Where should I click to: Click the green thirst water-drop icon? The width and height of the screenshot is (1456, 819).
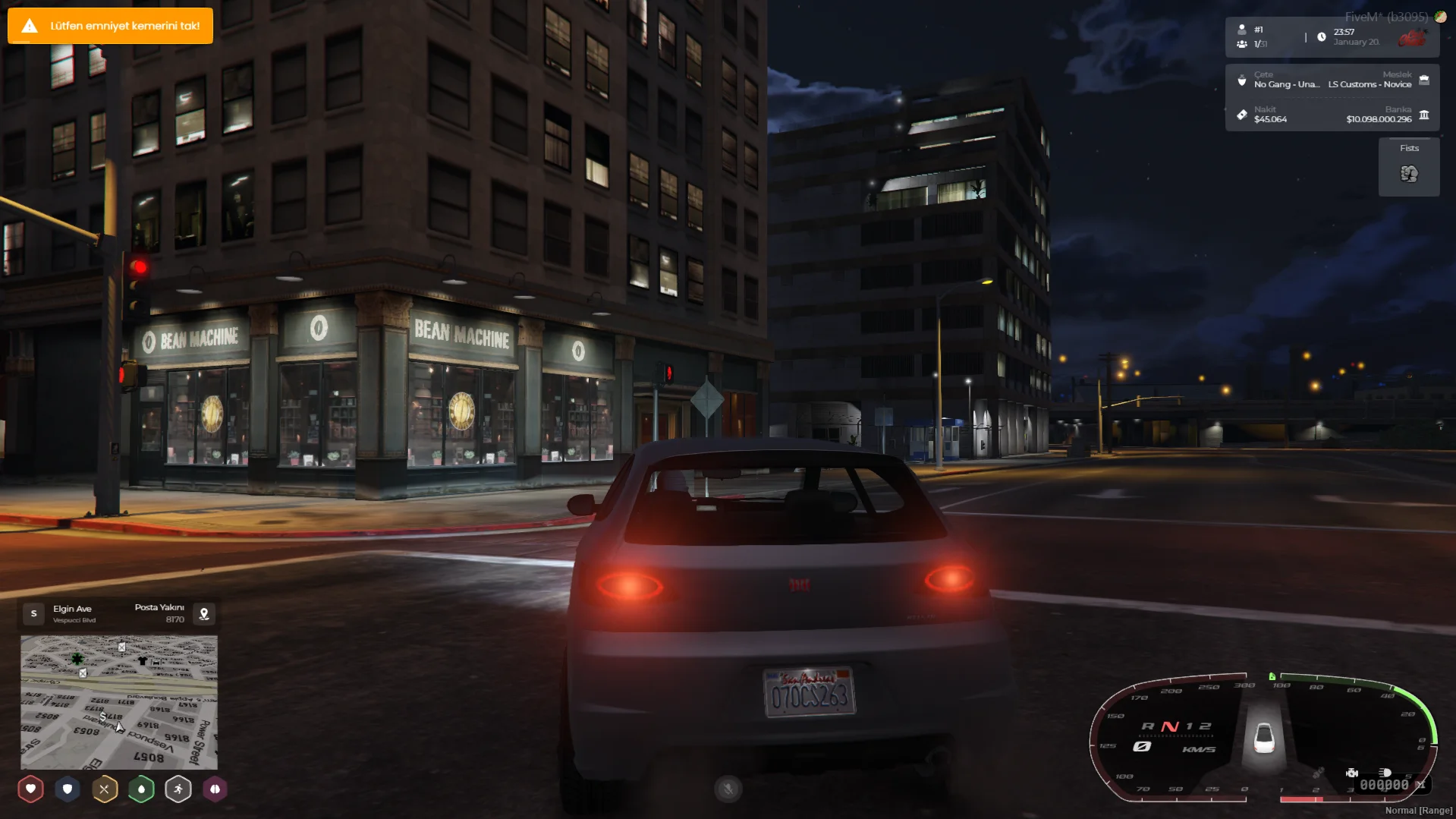tap(141, 789)
